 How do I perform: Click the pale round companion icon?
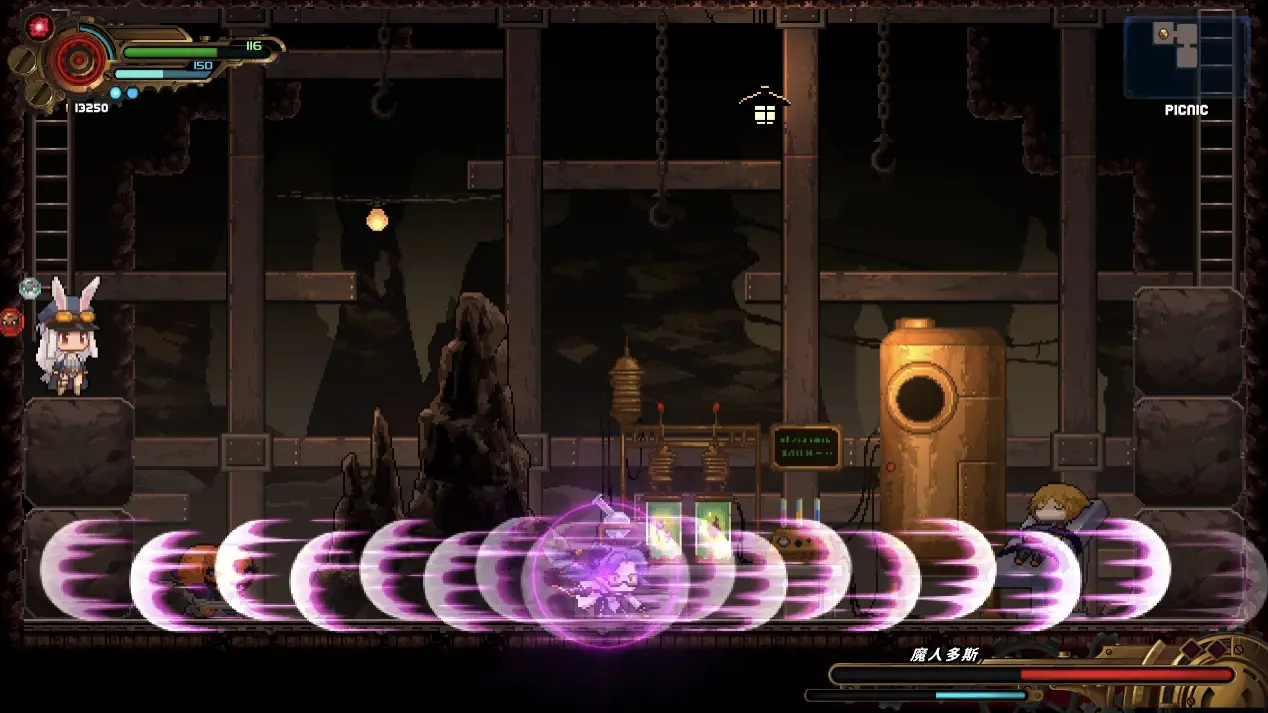pyautogui.click(x=30, y=288)
